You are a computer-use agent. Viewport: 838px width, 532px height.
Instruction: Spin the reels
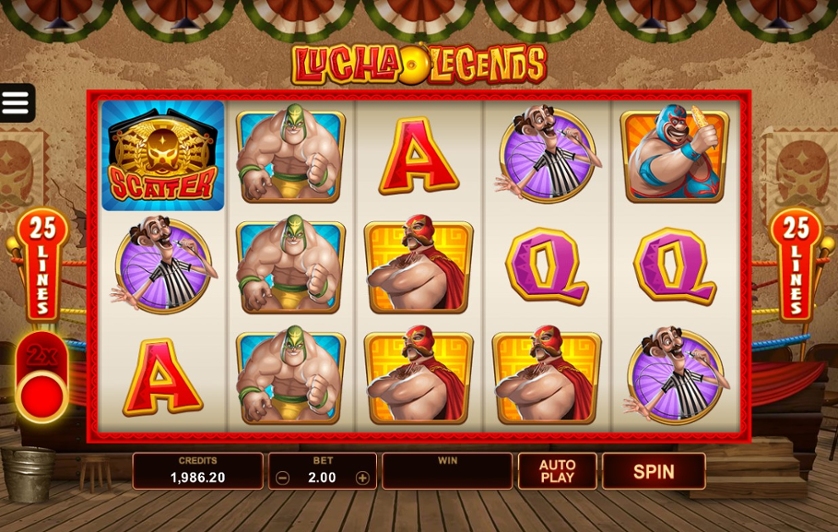point(653,471)
